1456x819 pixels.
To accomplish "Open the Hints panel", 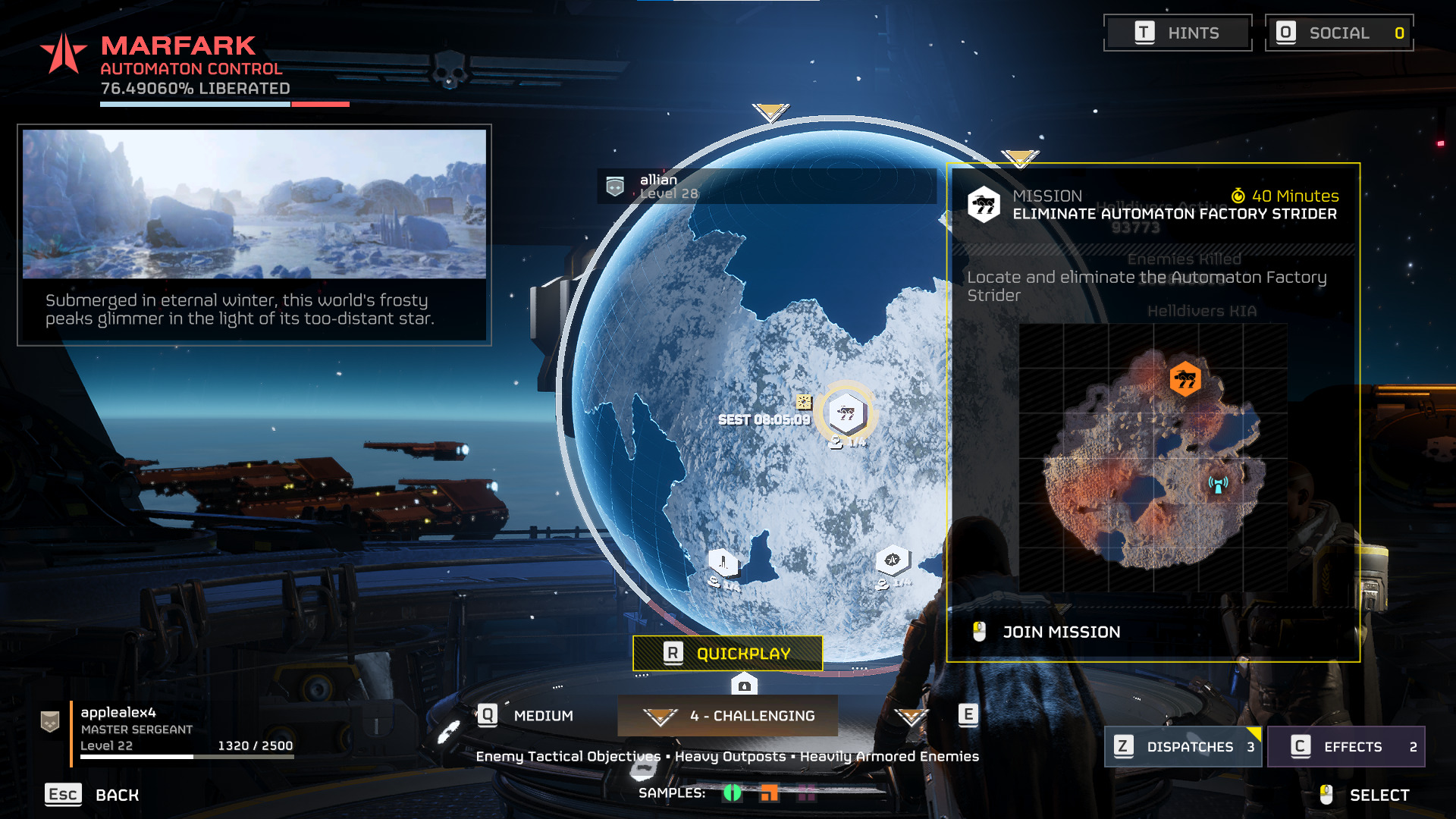I will [x=1177, y=33].
